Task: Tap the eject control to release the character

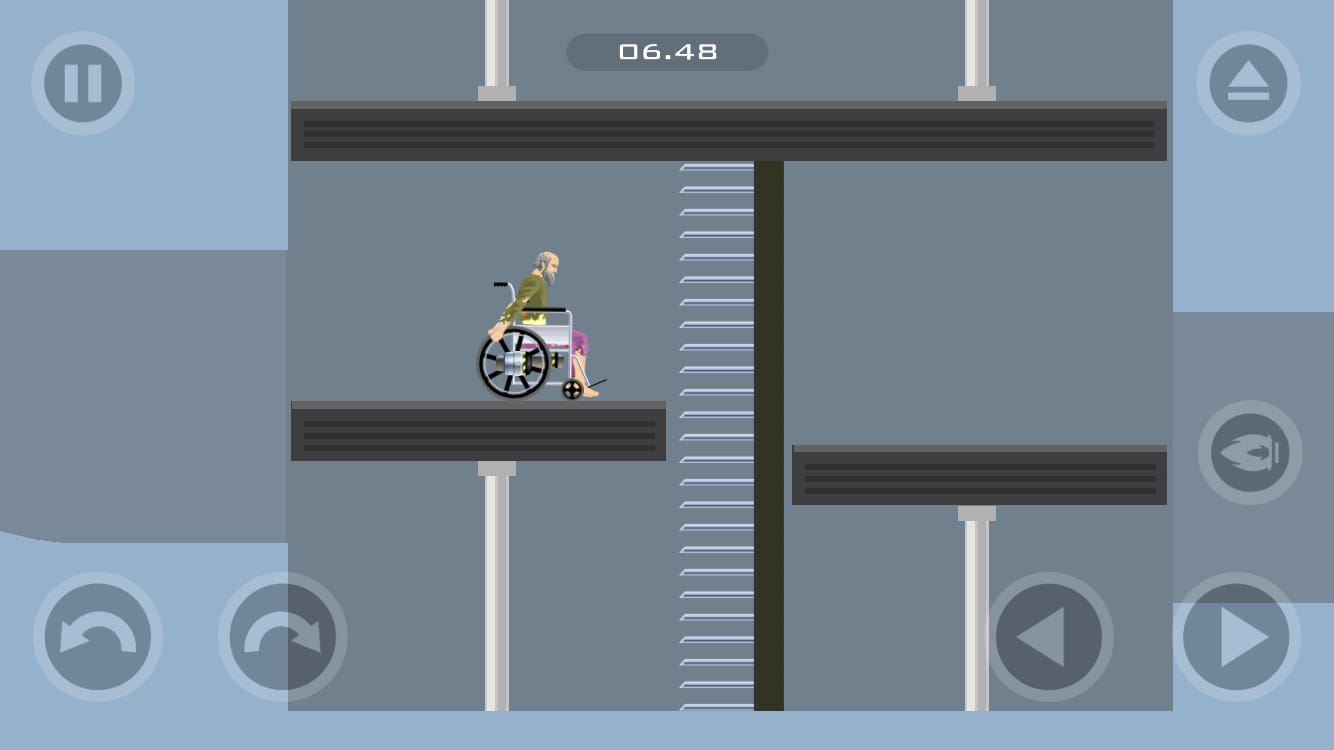Action: click(1249, 84)
